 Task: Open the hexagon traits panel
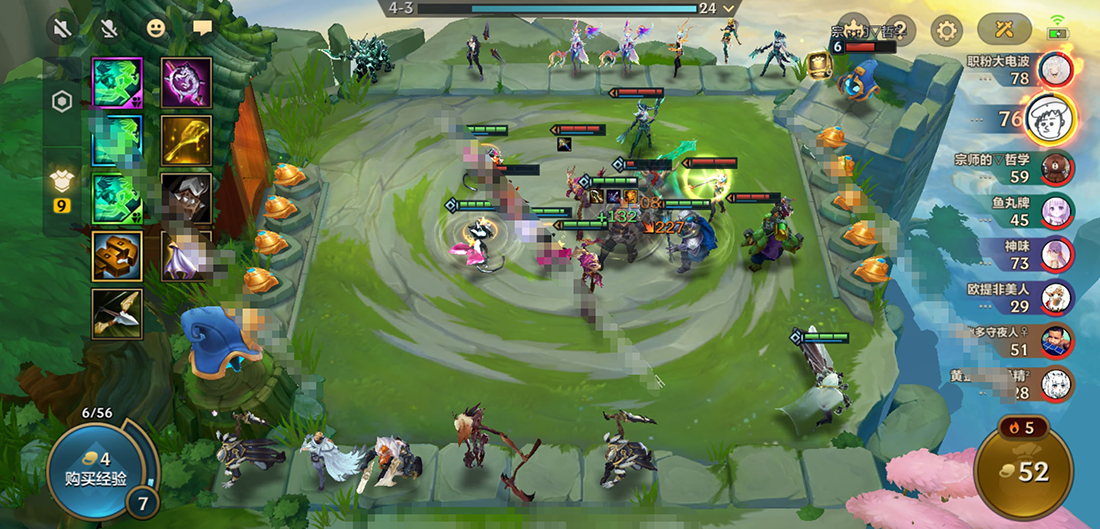[61, 102]
